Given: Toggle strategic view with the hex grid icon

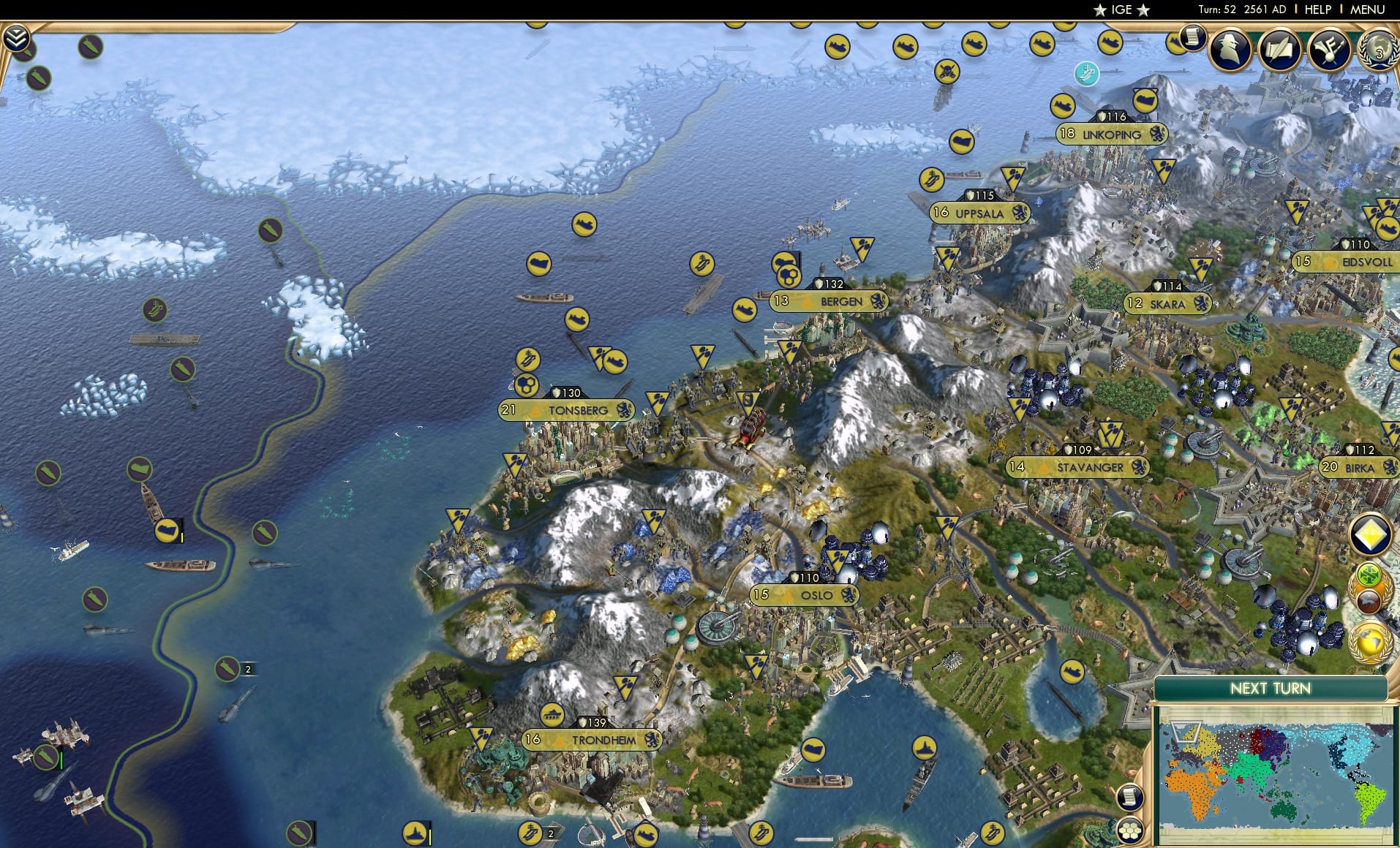Looking at the screenshot, I should [1131, 830].
